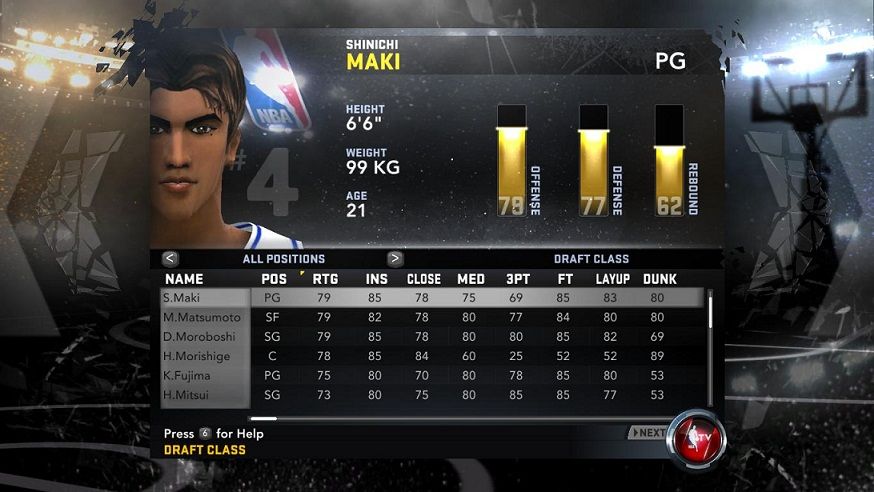Click the left arrow beside All Positions
Viewport: 874px width, 492px height.
[x=170, y=258]
